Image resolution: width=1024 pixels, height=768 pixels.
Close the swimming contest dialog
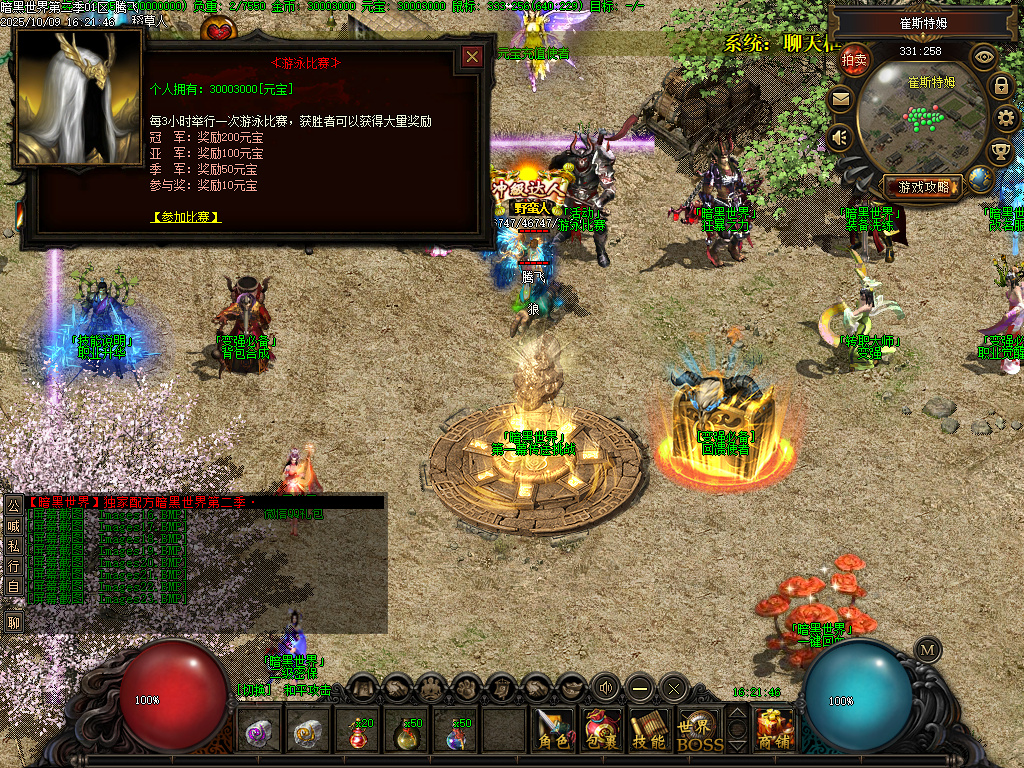(472, 57)
